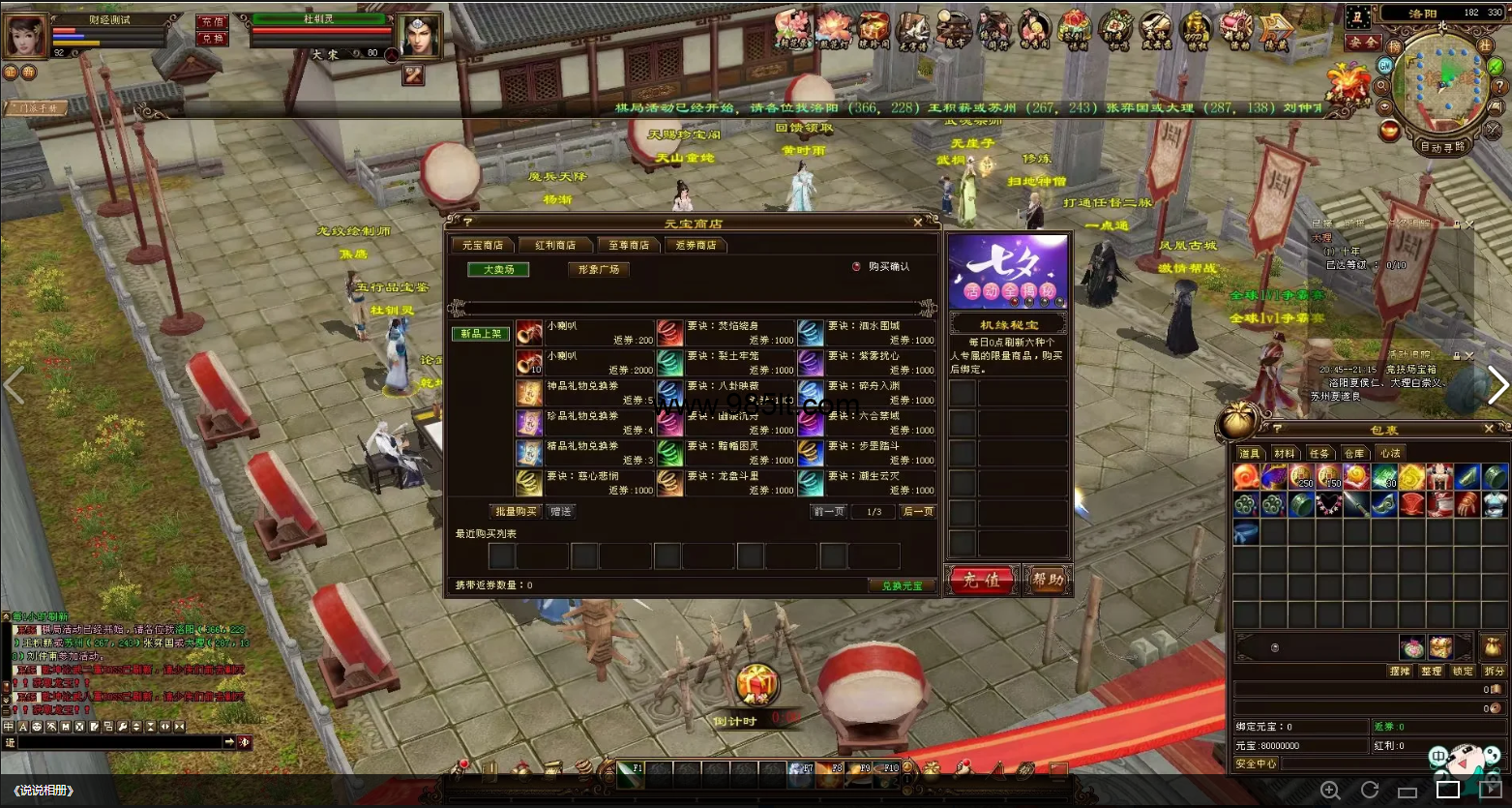Viewport: 1512px width, 808px height.
Task: Click the 兑换元宝 exchange button
Action: tap(902, 585)
